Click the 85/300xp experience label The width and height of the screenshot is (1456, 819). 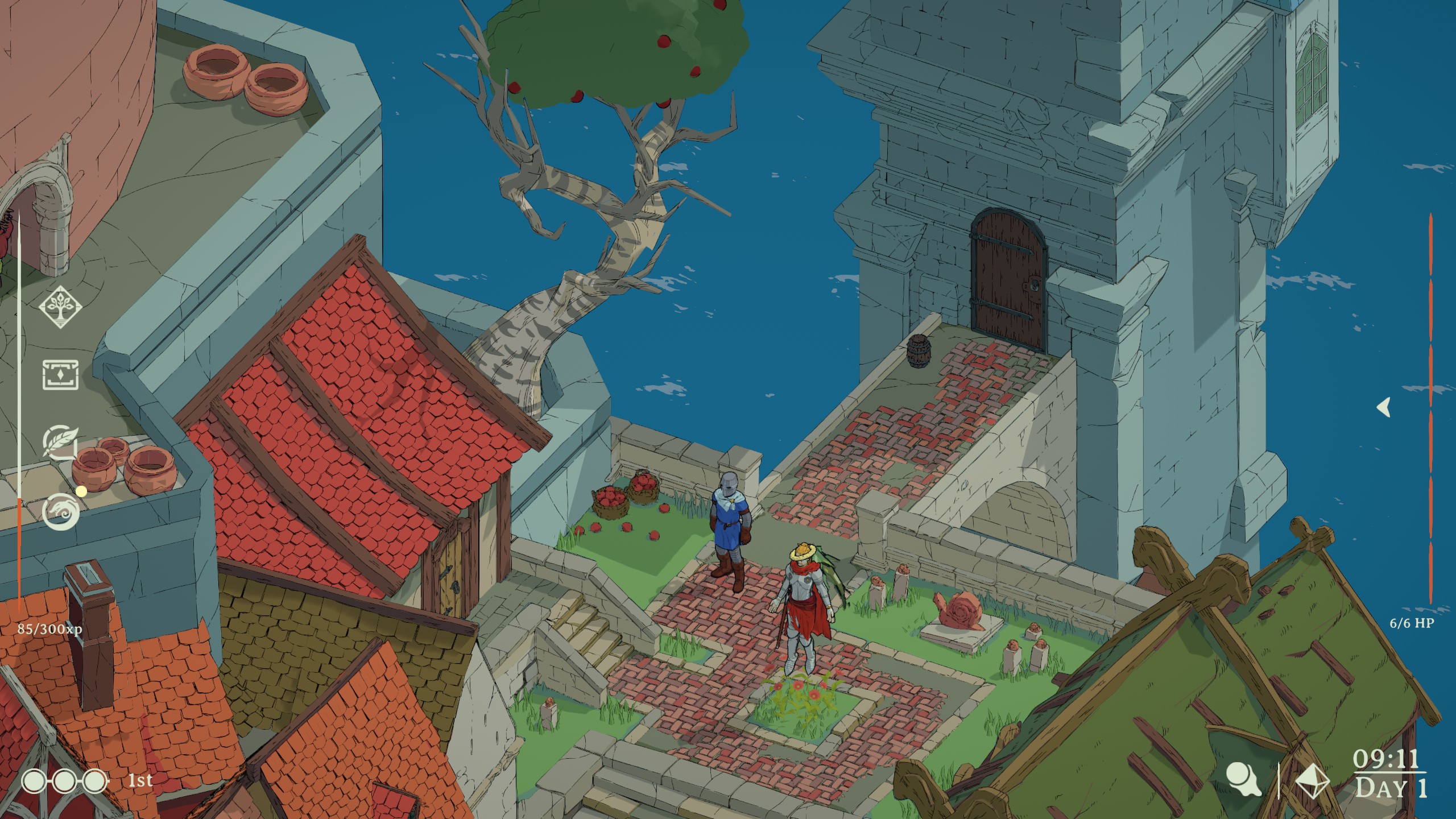pos(49,630)
